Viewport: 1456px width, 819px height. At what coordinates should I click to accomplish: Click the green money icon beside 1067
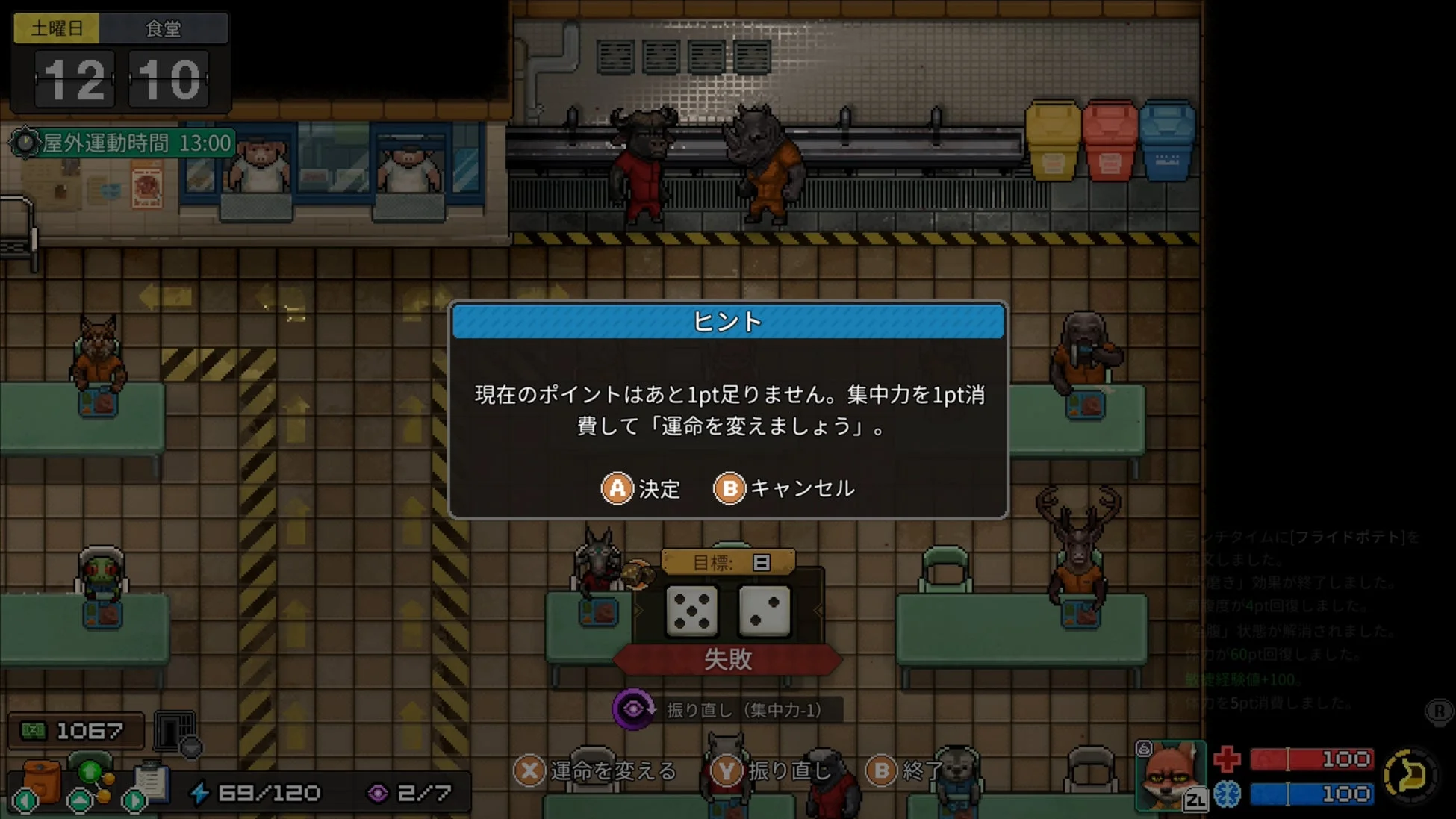tap(34, 729)
